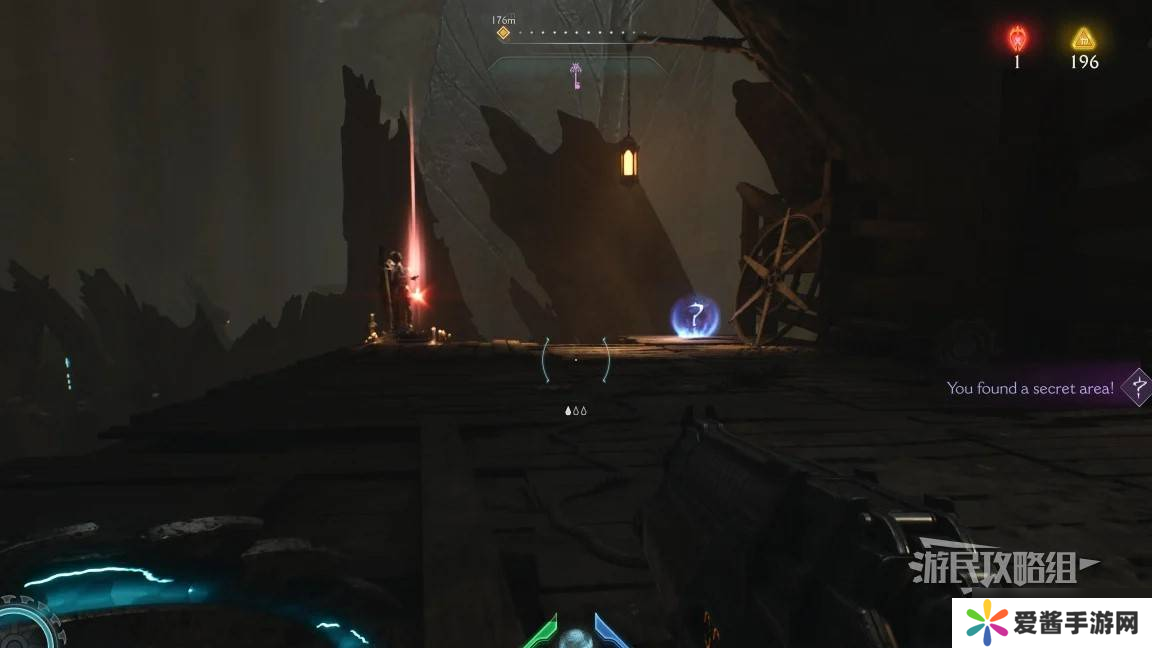The image size is (1152, 648).
Task: Select the 176m waypoint diamond on compass
Action: pyautogui.click(x=503, y=33)
